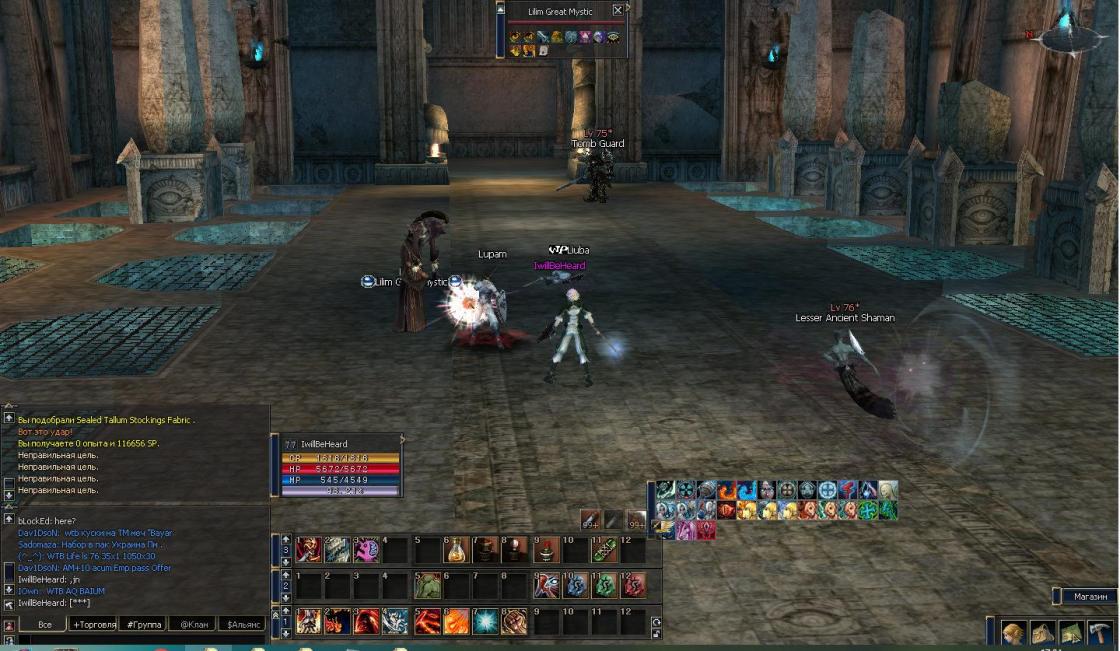The image size is (1120, 651).
Task: Open the Магазин shop button
Action: pos(1089,596)
